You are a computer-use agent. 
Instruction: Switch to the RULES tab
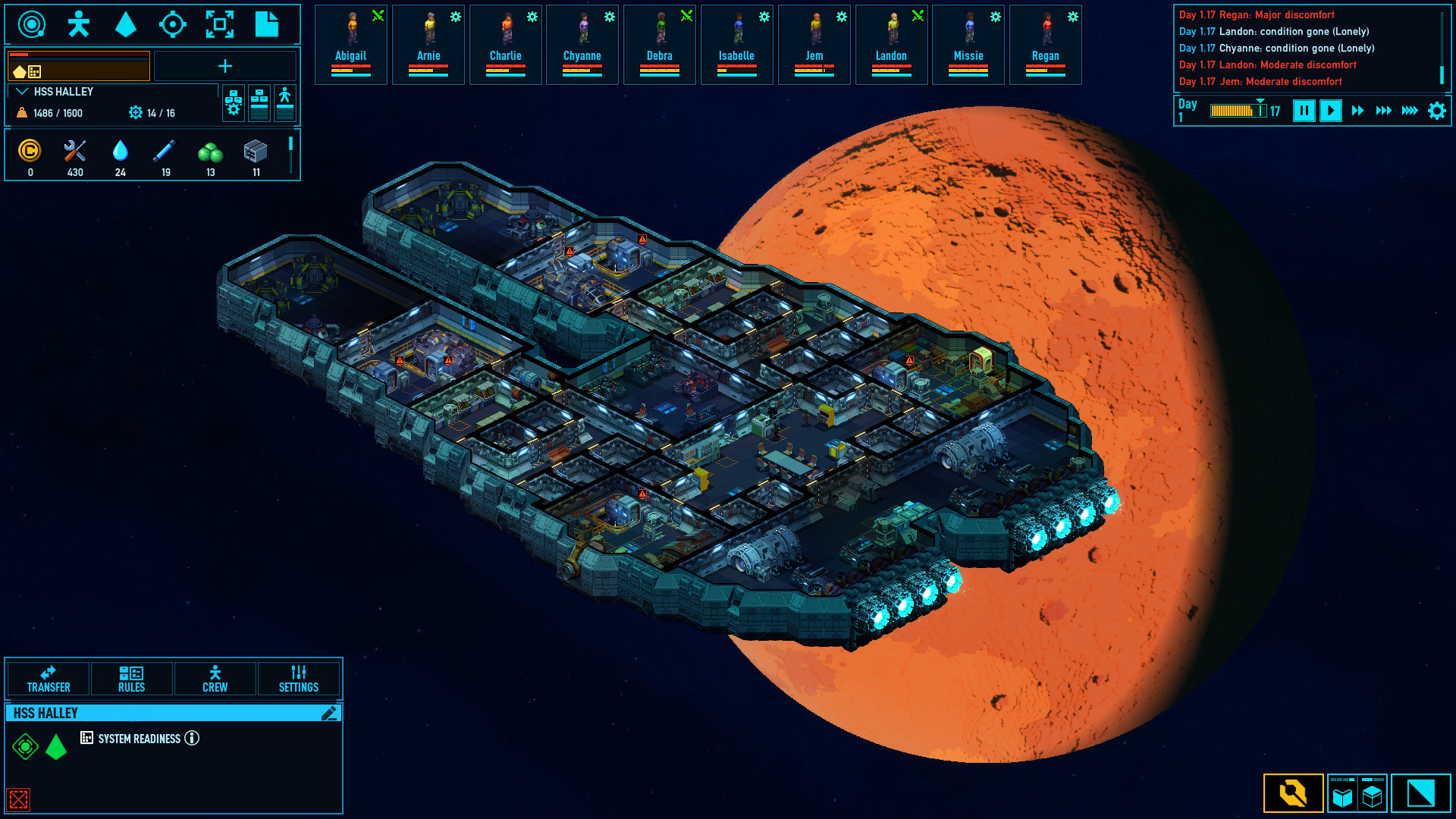tap(130, 679)
